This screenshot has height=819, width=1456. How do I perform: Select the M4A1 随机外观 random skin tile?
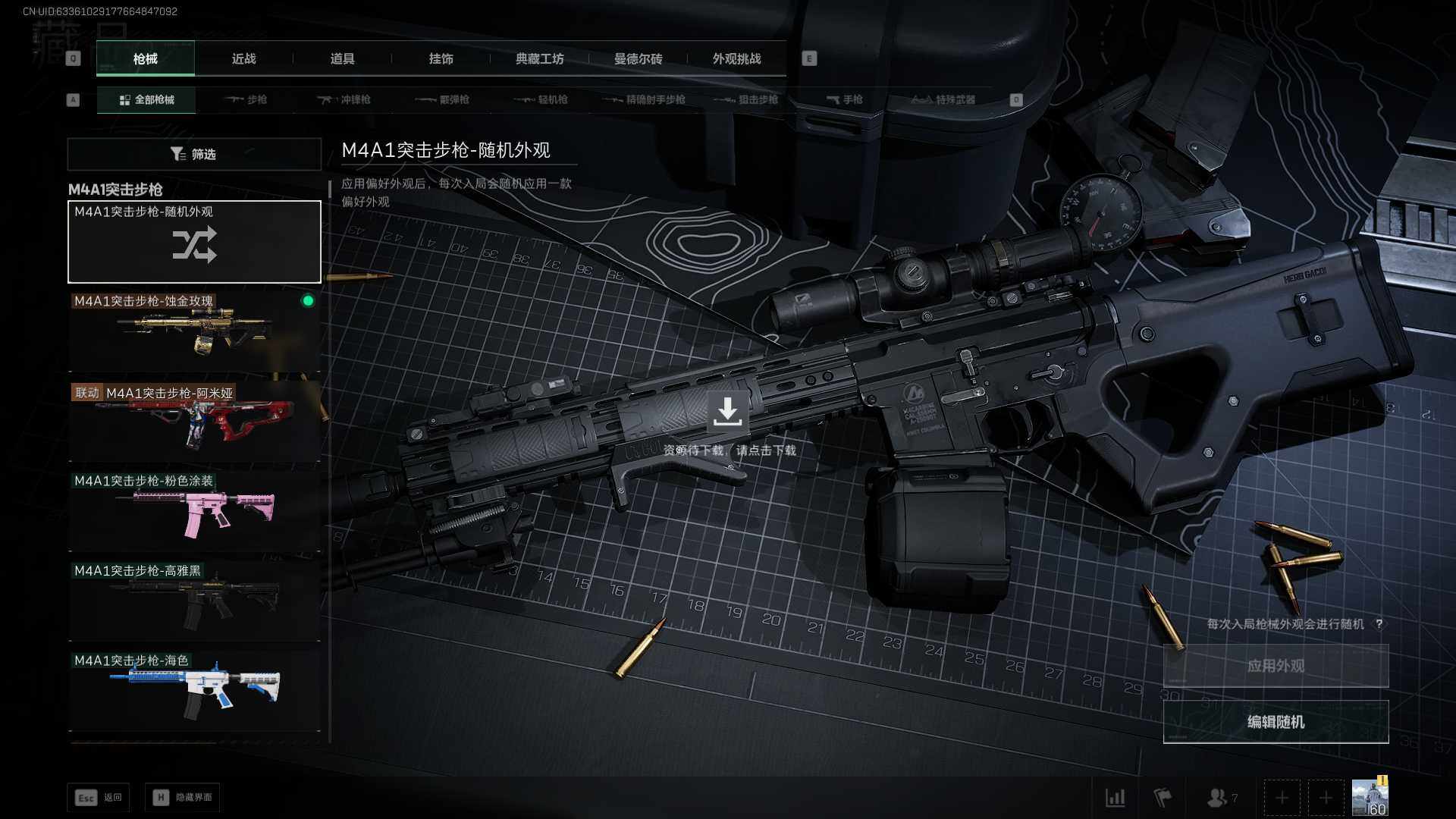coord(194,242)
